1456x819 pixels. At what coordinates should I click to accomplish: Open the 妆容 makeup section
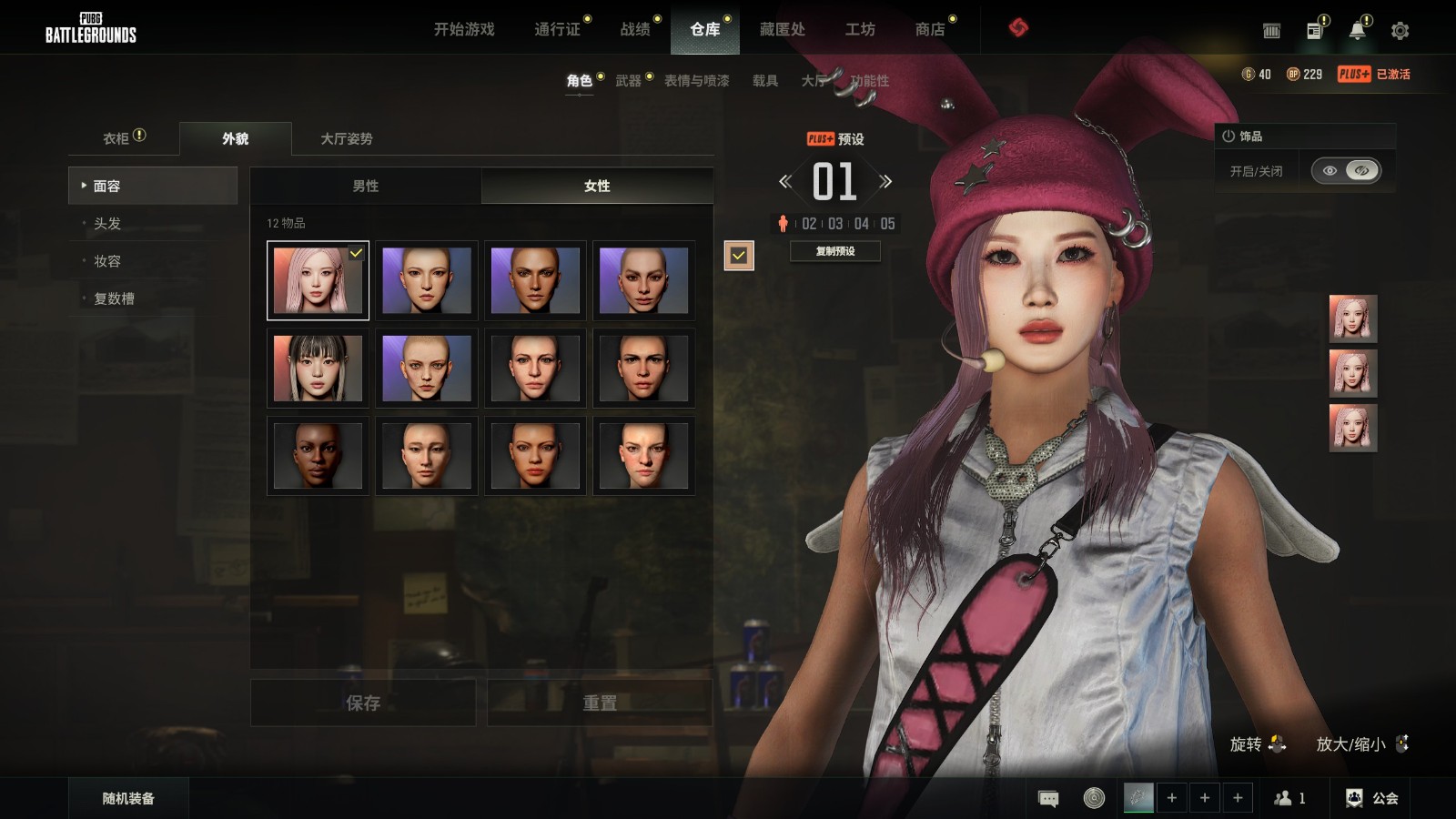[x=107, y=261]
